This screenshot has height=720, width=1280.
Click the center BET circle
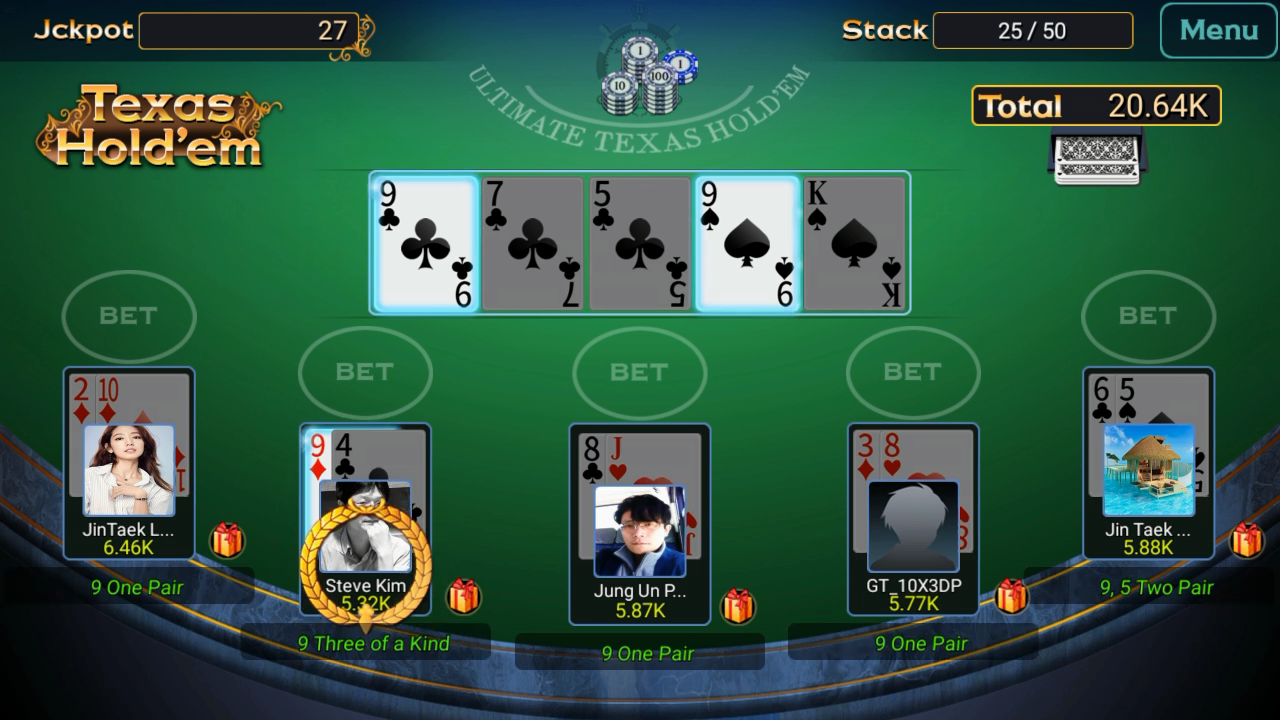[640, 373]
